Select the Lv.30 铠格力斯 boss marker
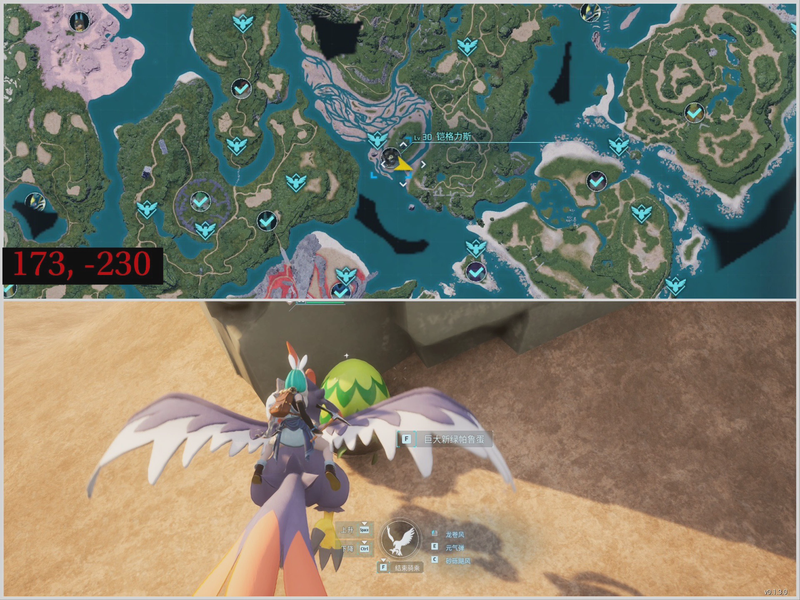This screenshot has height=600, width=800. tap(389, 156)
